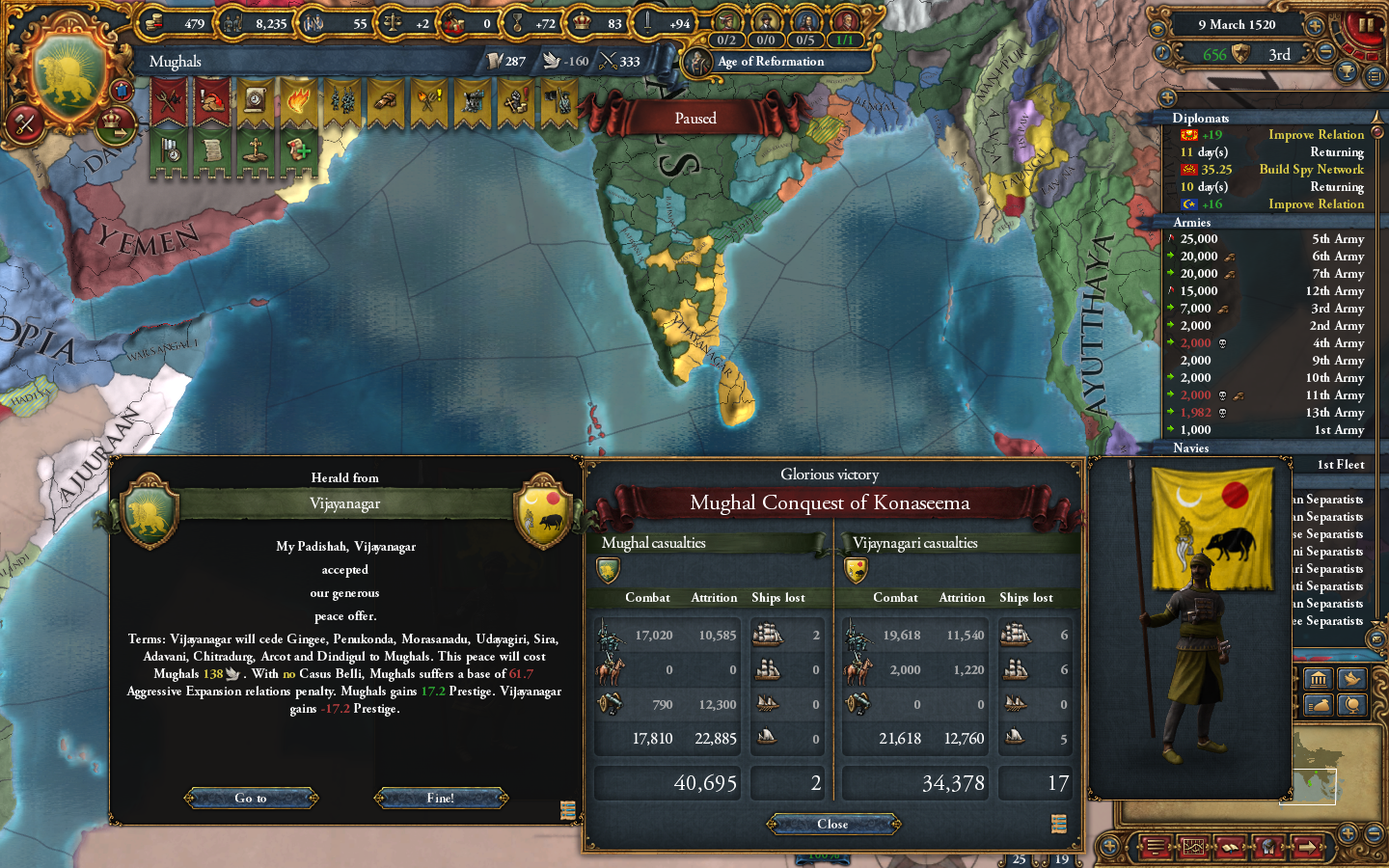The height and width of the screenshot is (868, 1389).
Task: Select the 25,000-strong 5th Army entry
Action: pos(1264,238)
